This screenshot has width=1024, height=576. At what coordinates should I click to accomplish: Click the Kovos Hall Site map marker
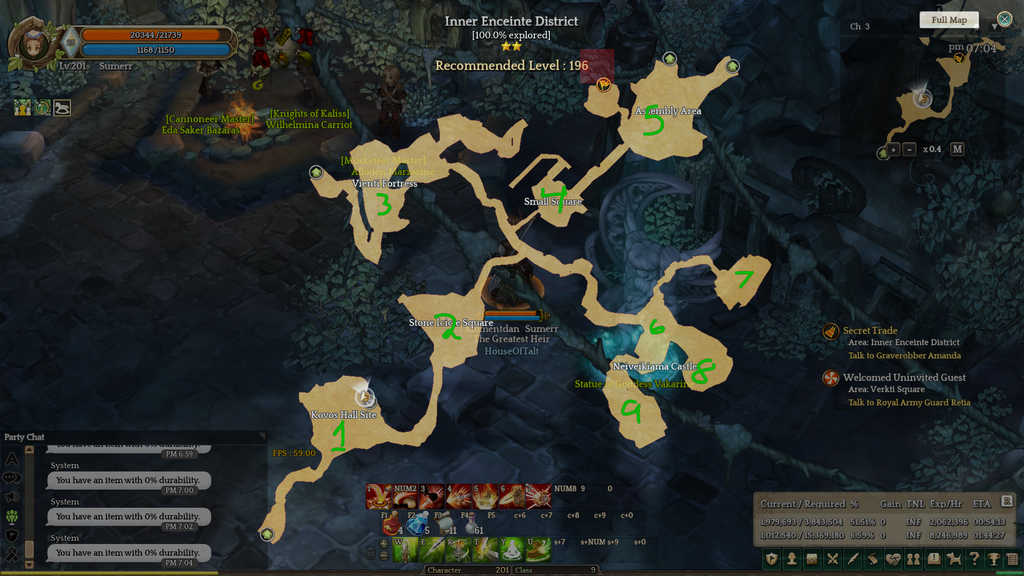366,399
